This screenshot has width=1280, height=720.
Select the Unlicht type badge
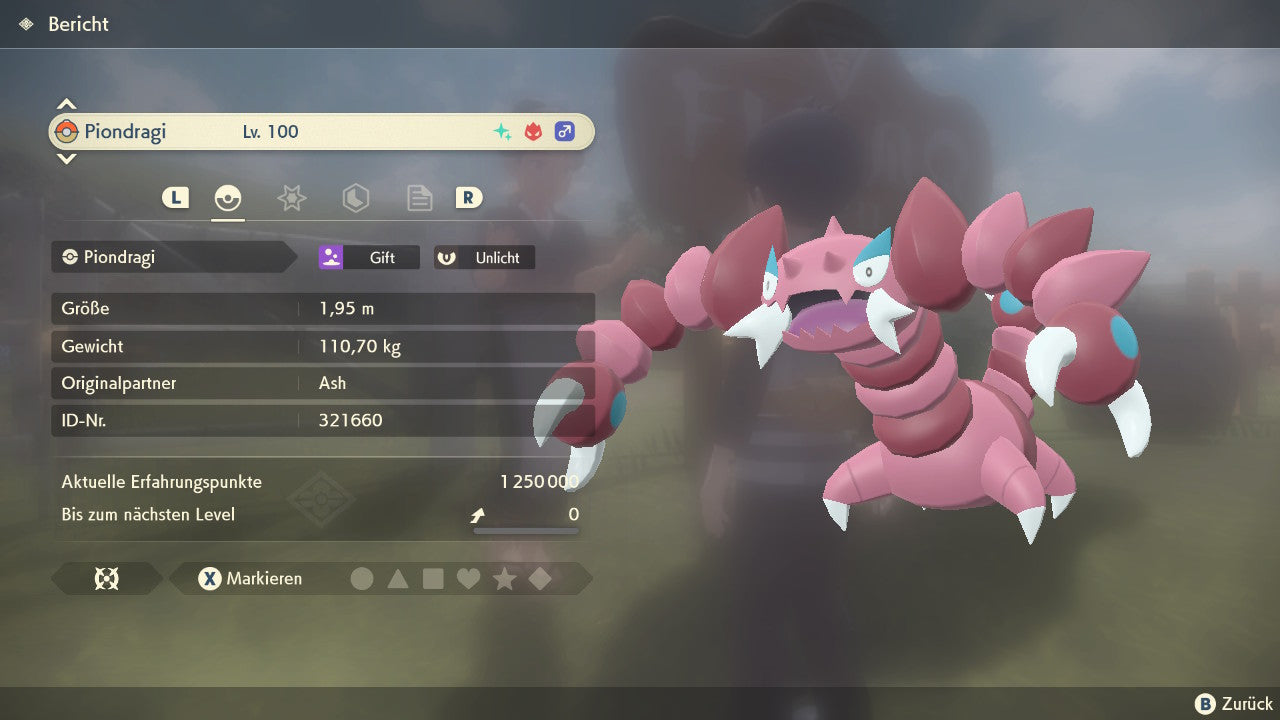pyautogui.click(x=485, y=258)
